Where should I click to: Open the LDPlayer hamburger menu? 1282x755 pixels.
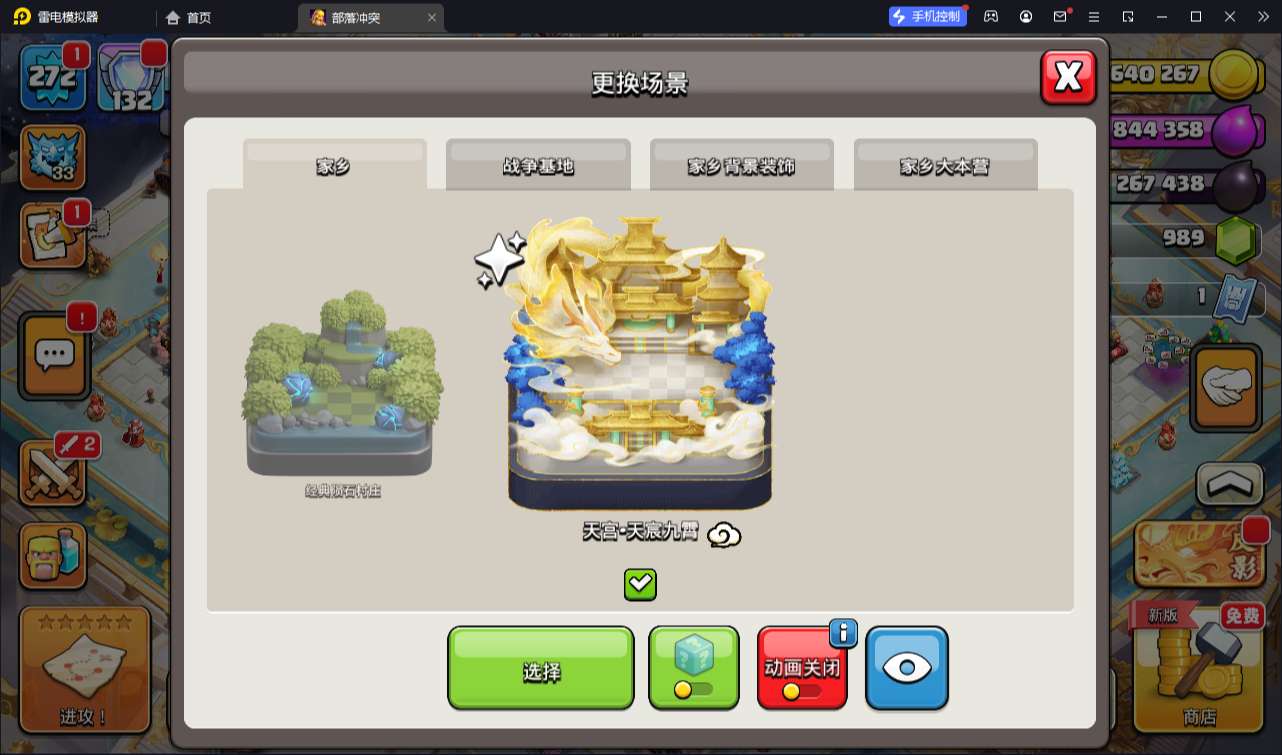tap(1094, 16)
